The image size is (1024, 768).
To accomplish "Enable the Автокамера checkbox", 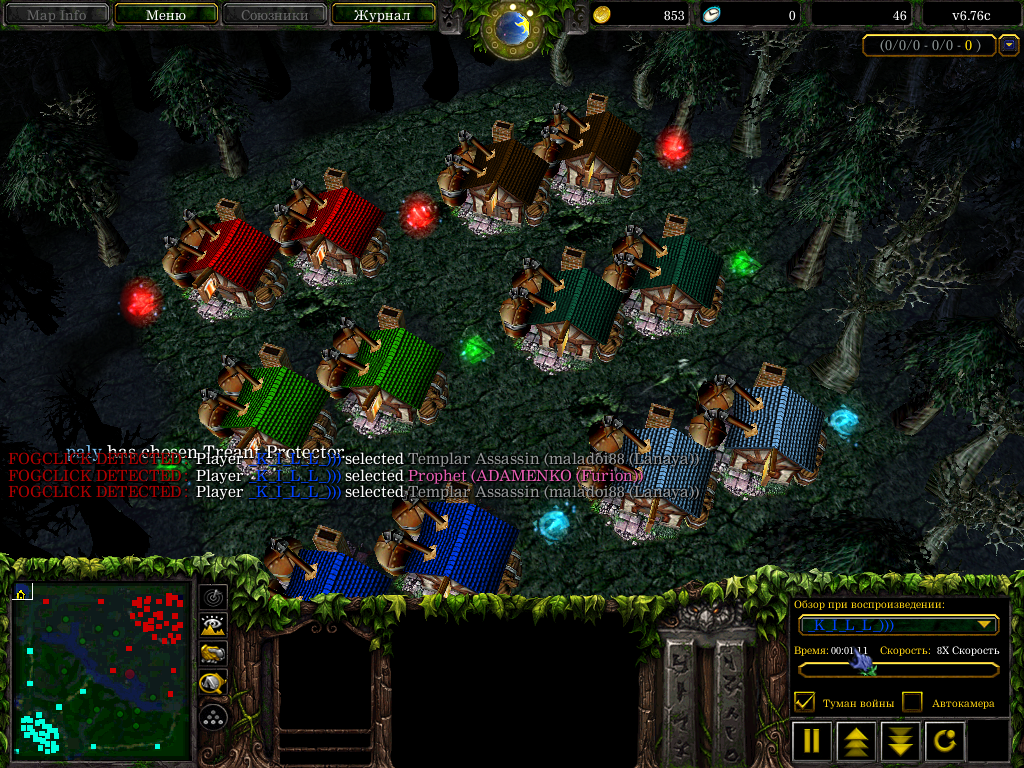I will (x=912, y=702).
